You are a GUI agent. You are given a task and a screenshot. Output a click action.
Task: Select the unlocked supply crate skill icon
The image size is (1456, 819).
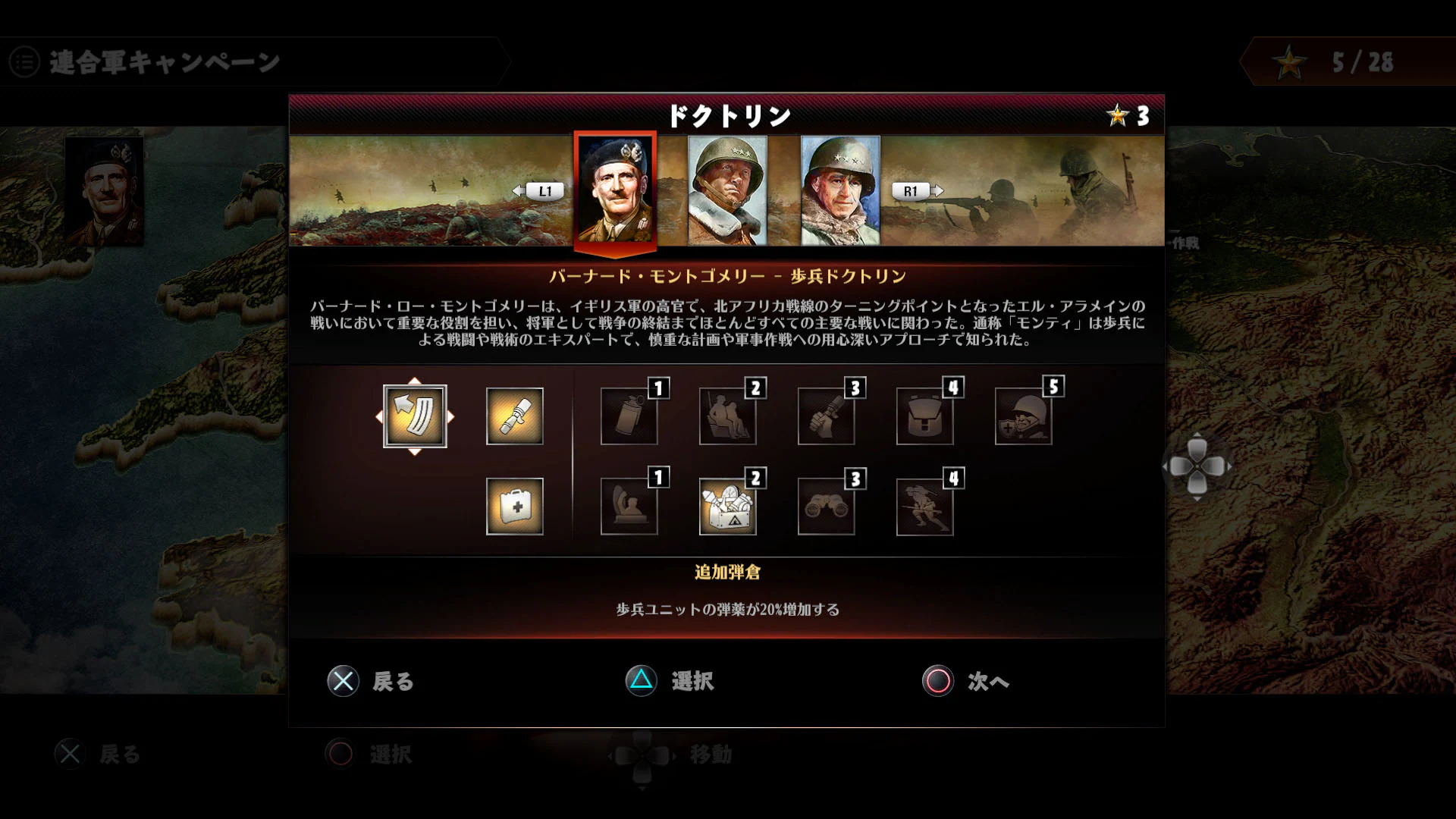pos(728,507)
